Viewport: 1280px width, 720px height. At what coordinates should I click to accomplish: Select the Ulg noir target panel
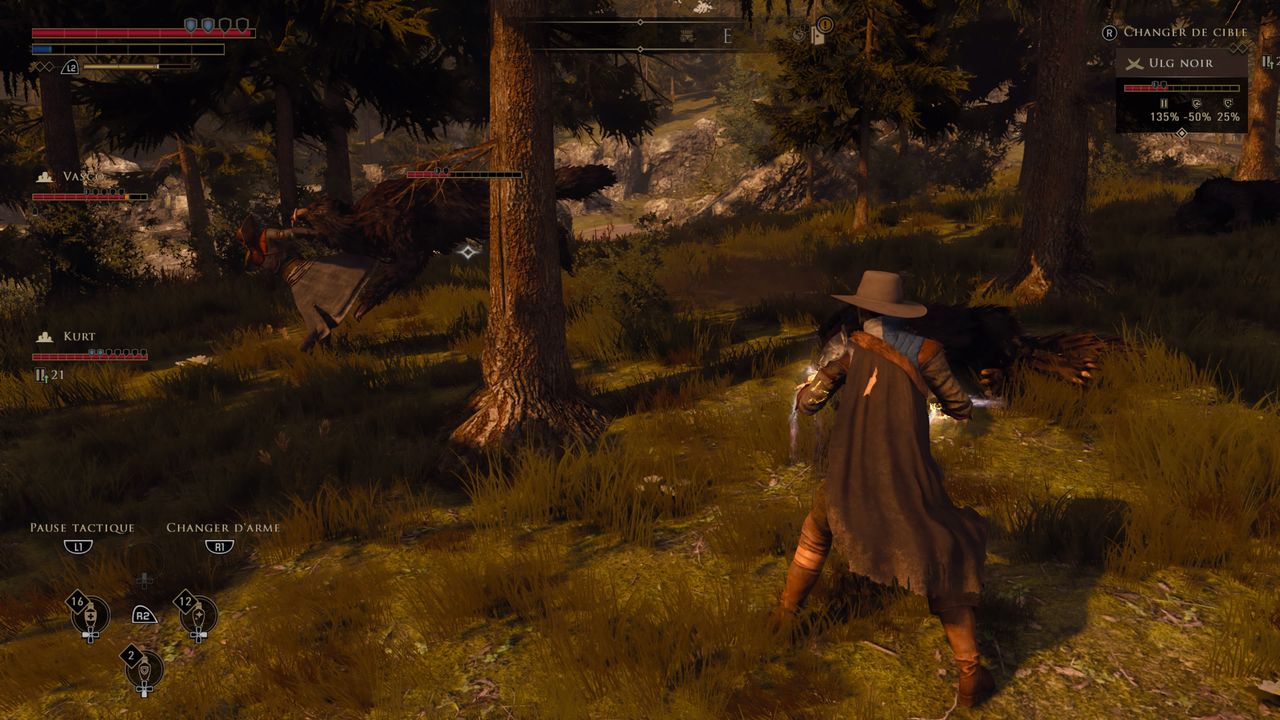(1182, 90)
